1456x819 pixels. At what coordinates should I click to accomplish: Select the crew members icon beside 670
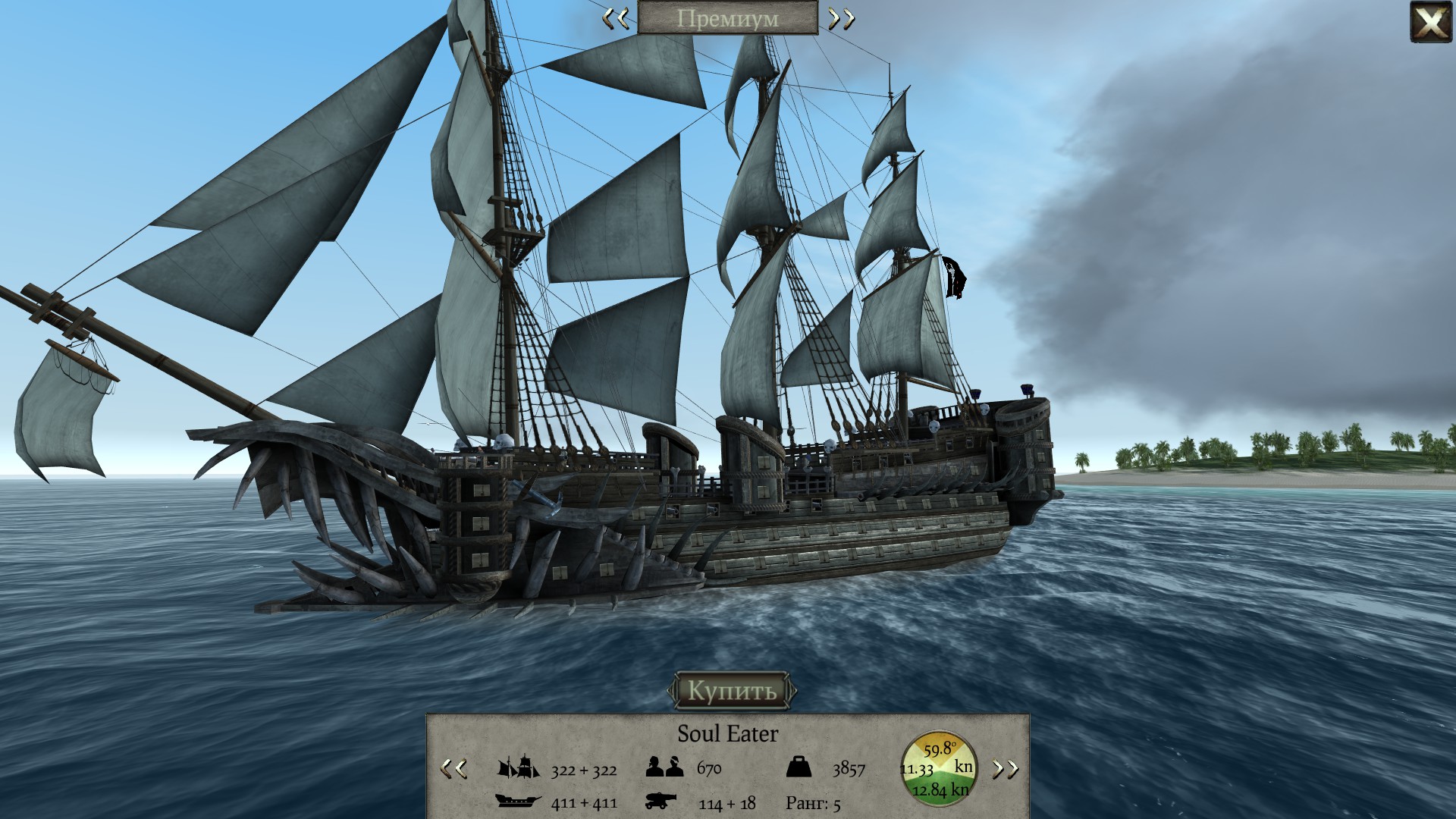pos(664,767)
